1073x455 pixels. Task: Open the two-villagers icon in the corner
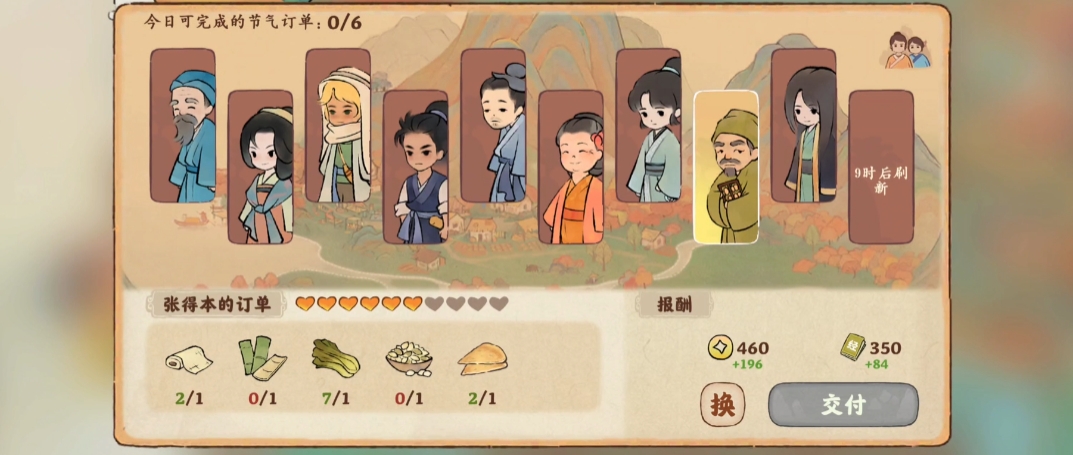[908, 51]
